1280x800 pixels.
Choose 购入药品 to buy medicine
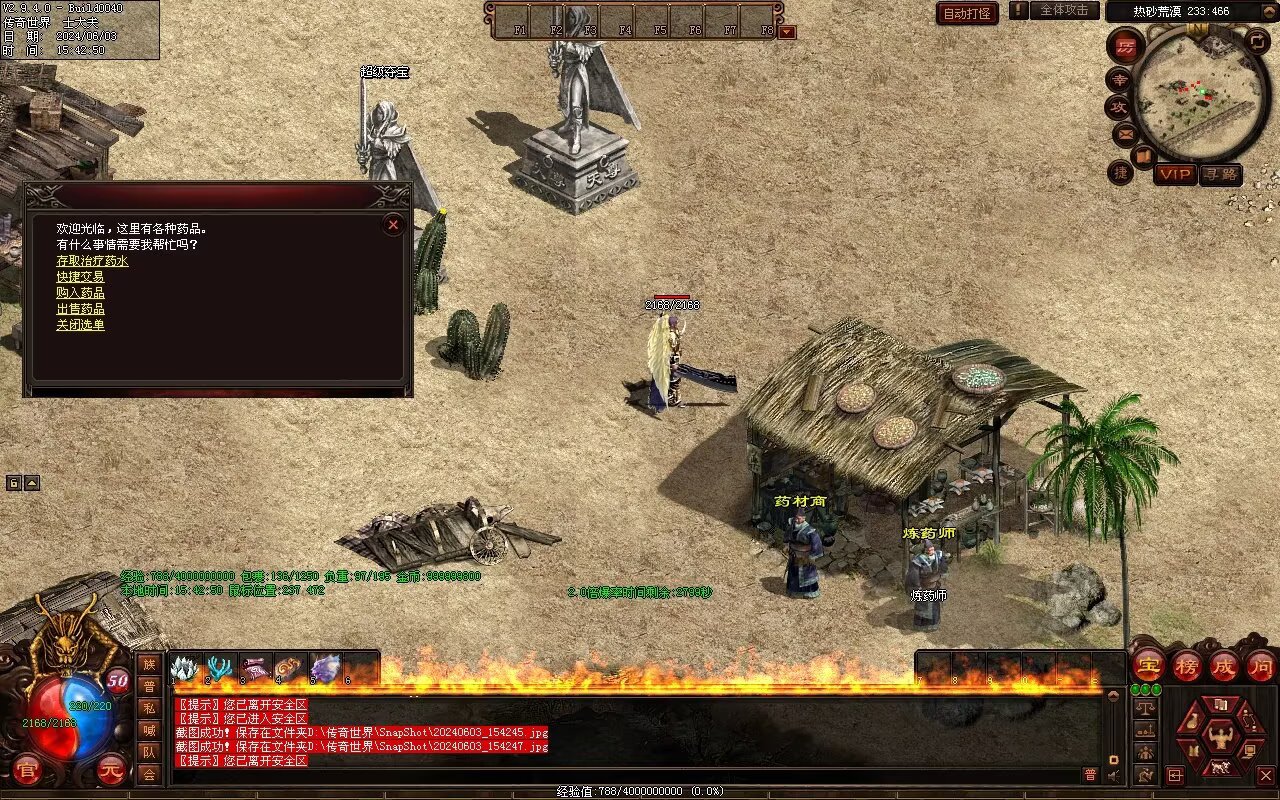[80, 293]
